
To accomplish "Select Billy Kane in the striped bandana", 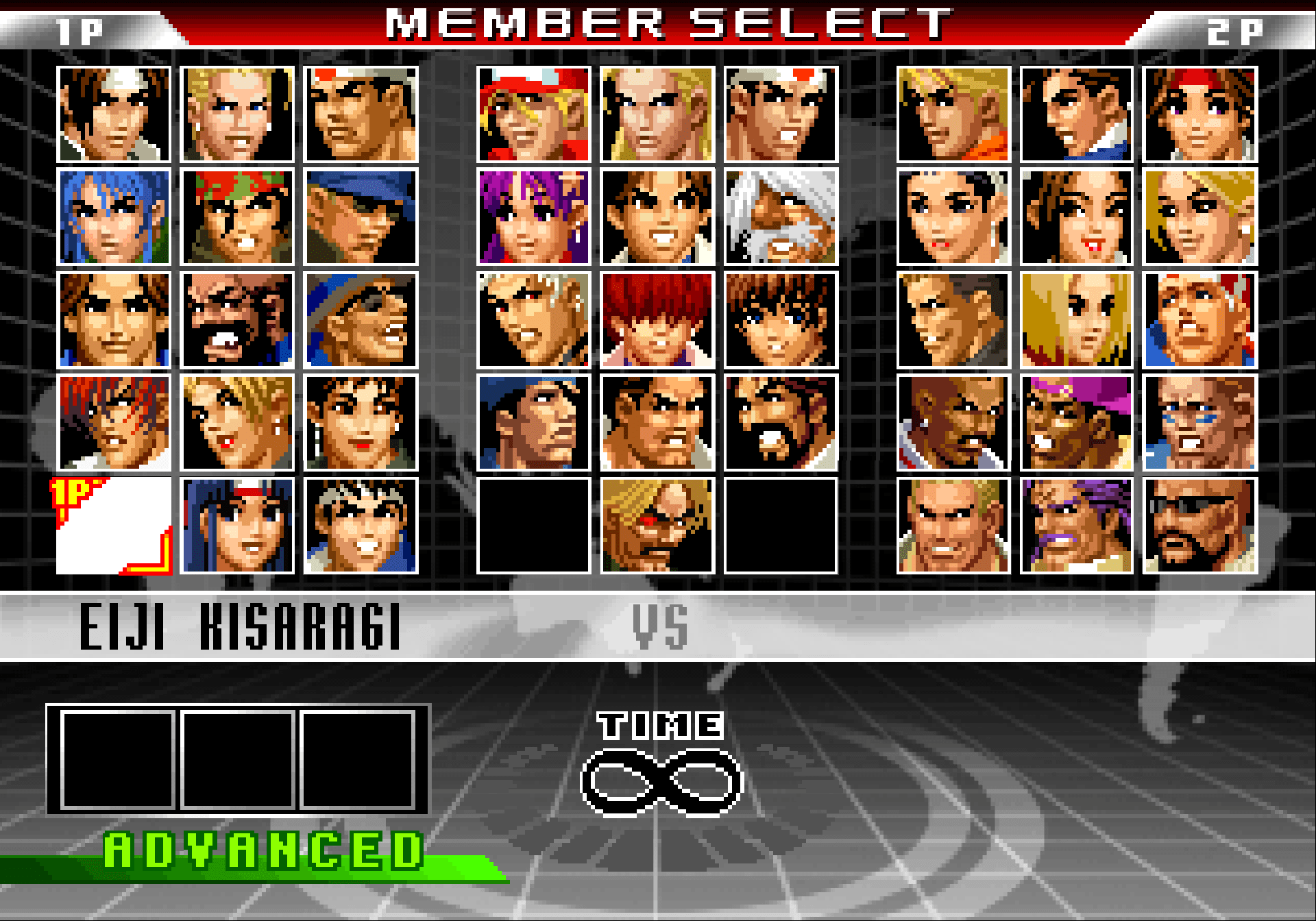I will click(x=1199, y=320).
